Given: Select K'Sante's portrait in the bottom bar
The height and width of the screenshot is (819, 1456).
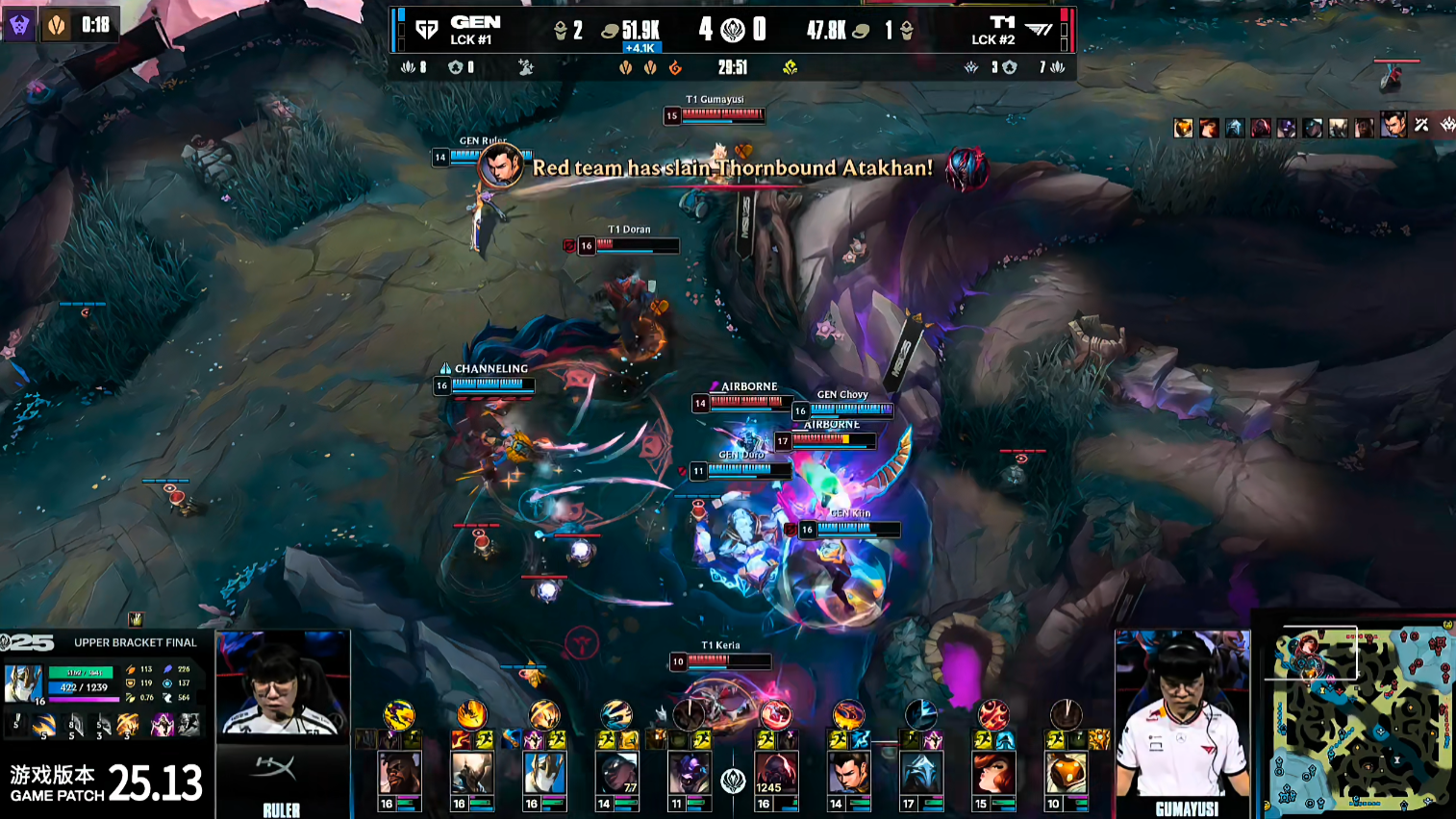Looking at the screenshot, I should tap(398, 773).
